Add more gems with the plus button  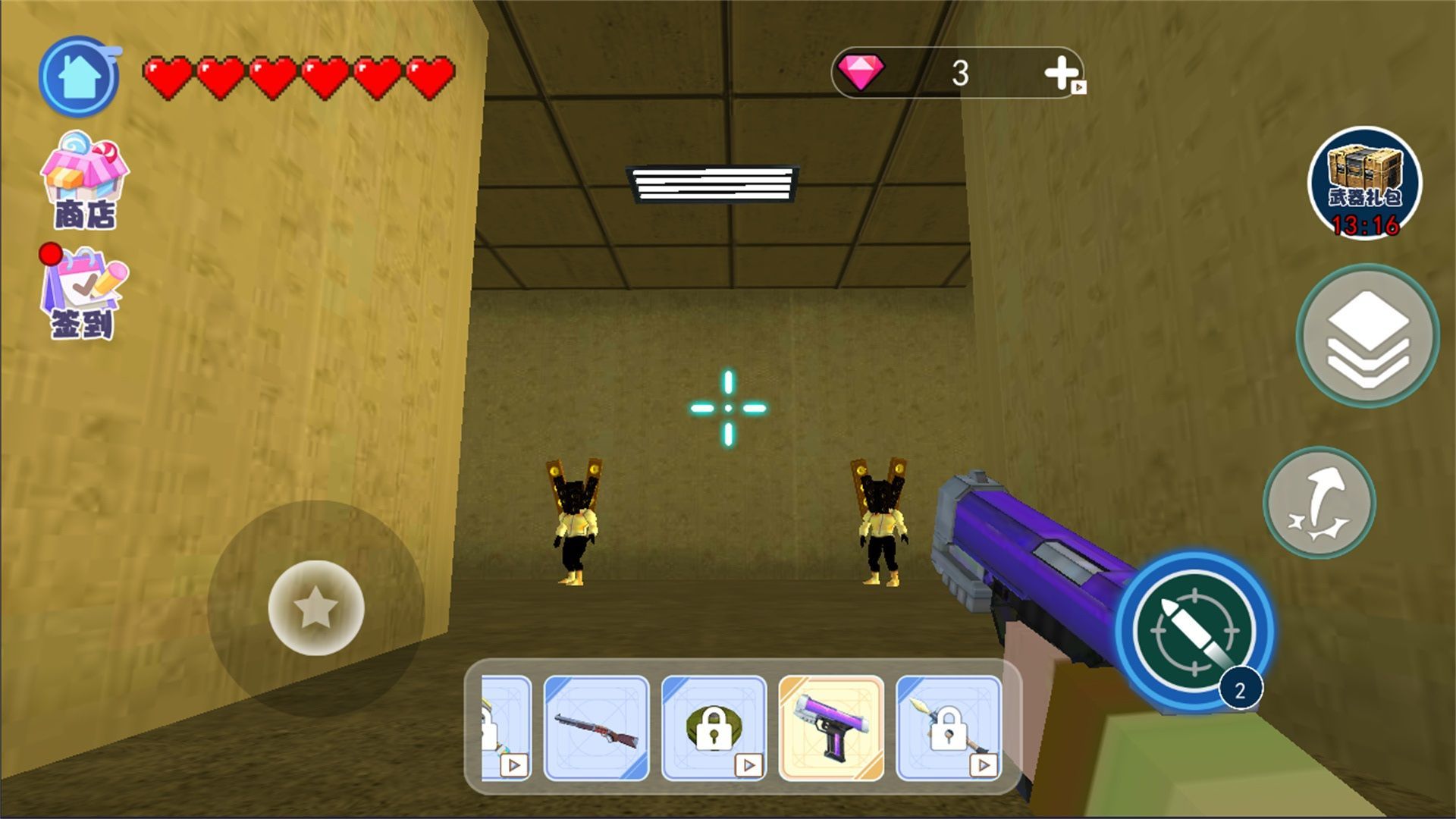point(1062,74)
